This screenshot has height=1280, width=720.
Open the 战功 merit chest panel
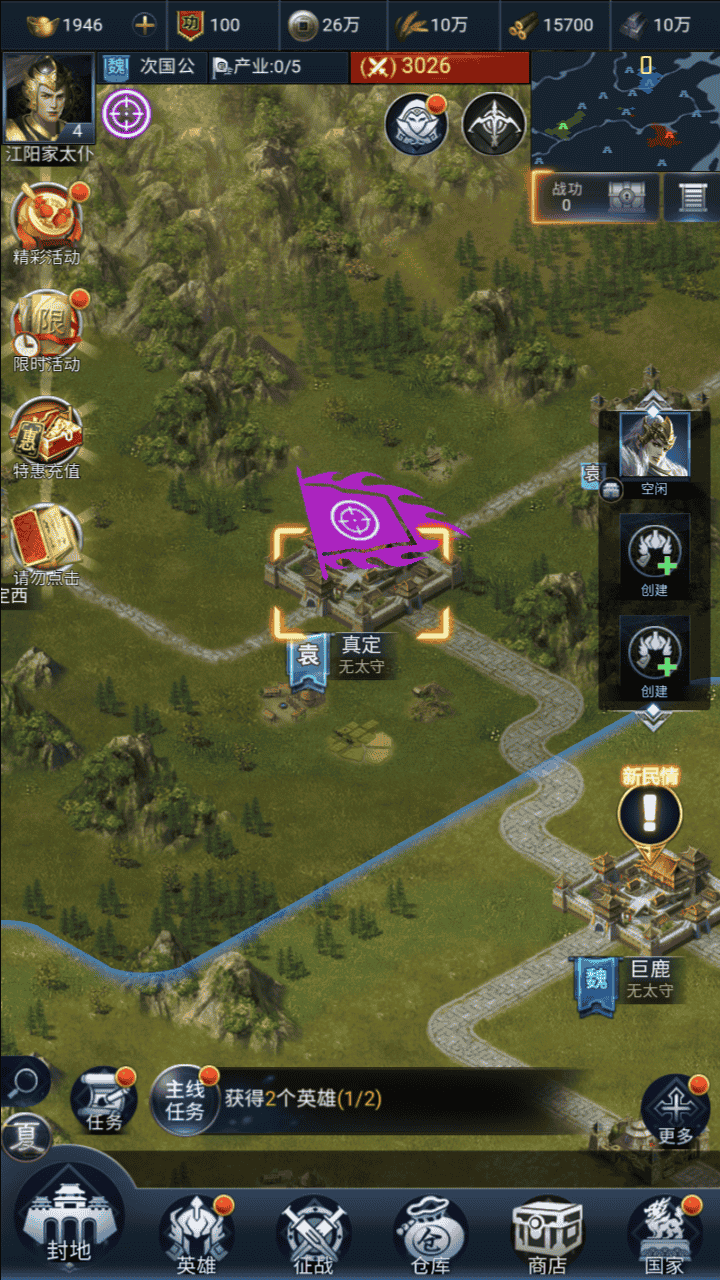coord(596,196)
